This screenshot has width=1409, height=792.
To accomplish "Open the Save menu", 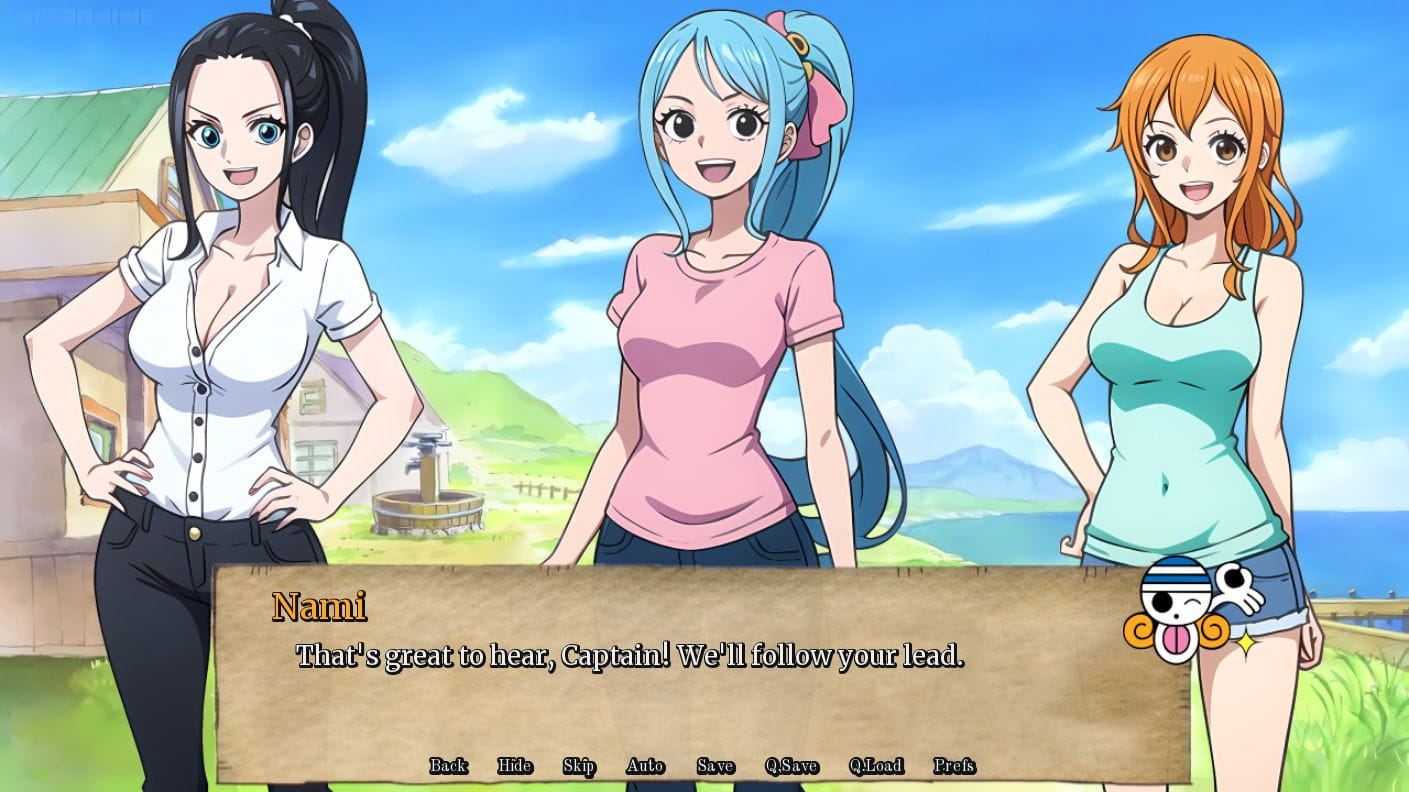I will point(714,765).
